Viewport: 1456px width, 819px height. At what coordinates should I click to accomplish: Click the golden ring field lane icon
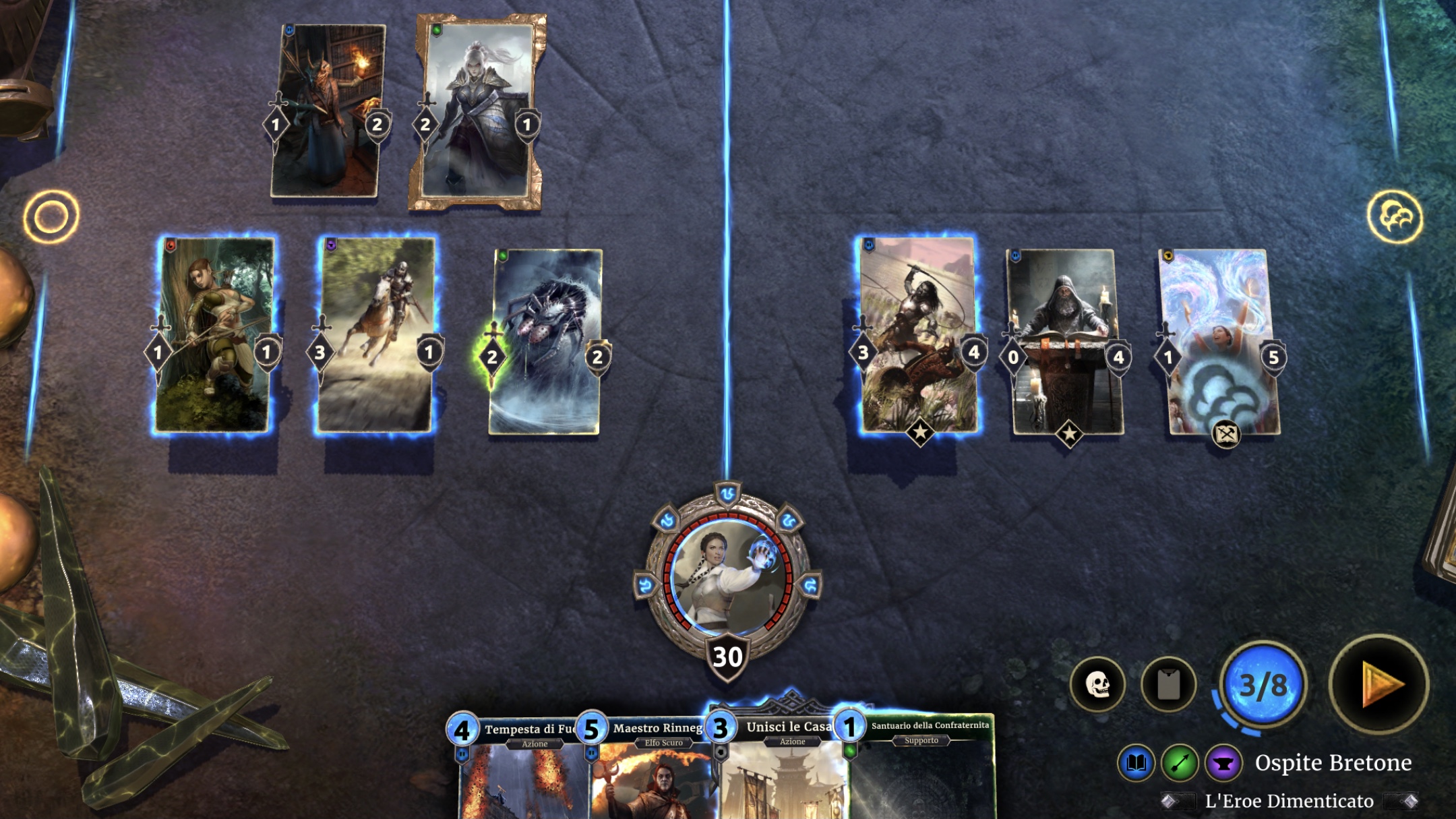click(51, 216)
